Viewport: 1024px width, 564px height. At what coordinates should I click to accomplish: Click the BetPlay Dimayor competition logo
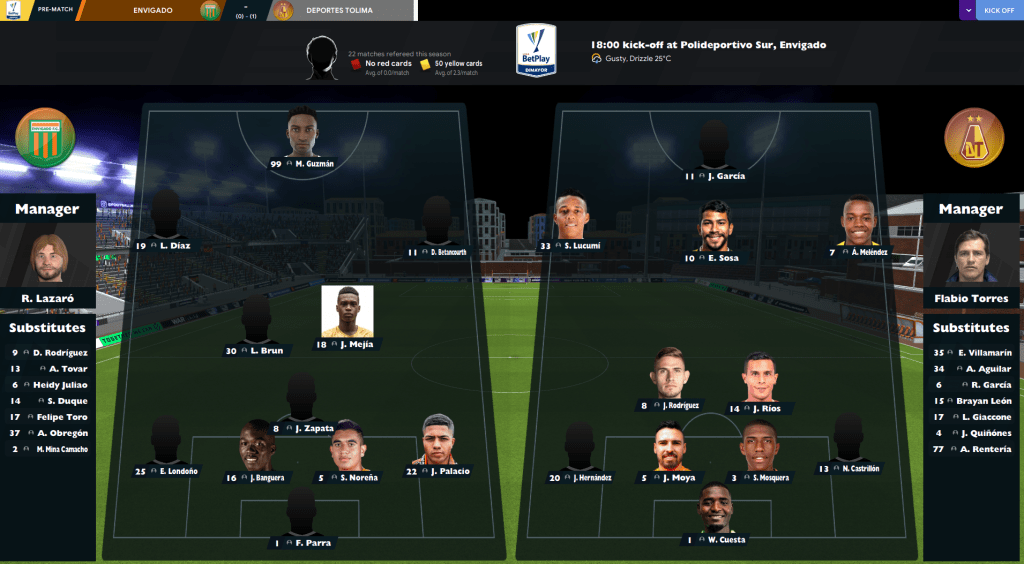537,50
